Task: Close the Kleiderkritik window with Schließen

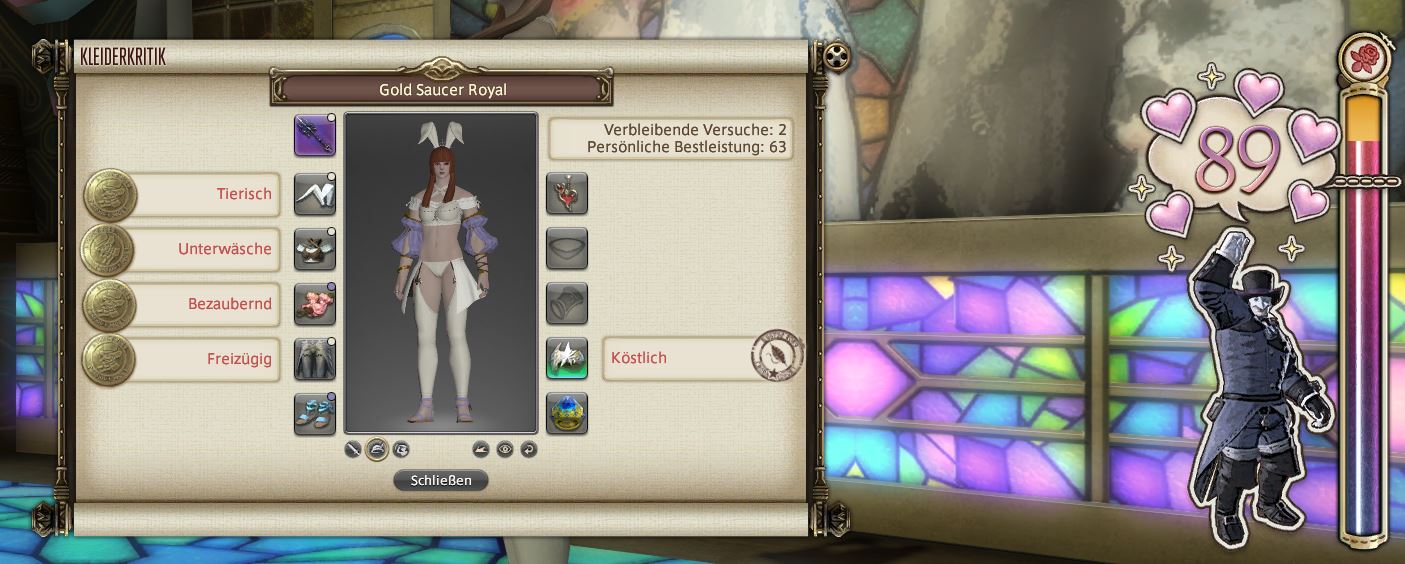Action: (440, 481)
